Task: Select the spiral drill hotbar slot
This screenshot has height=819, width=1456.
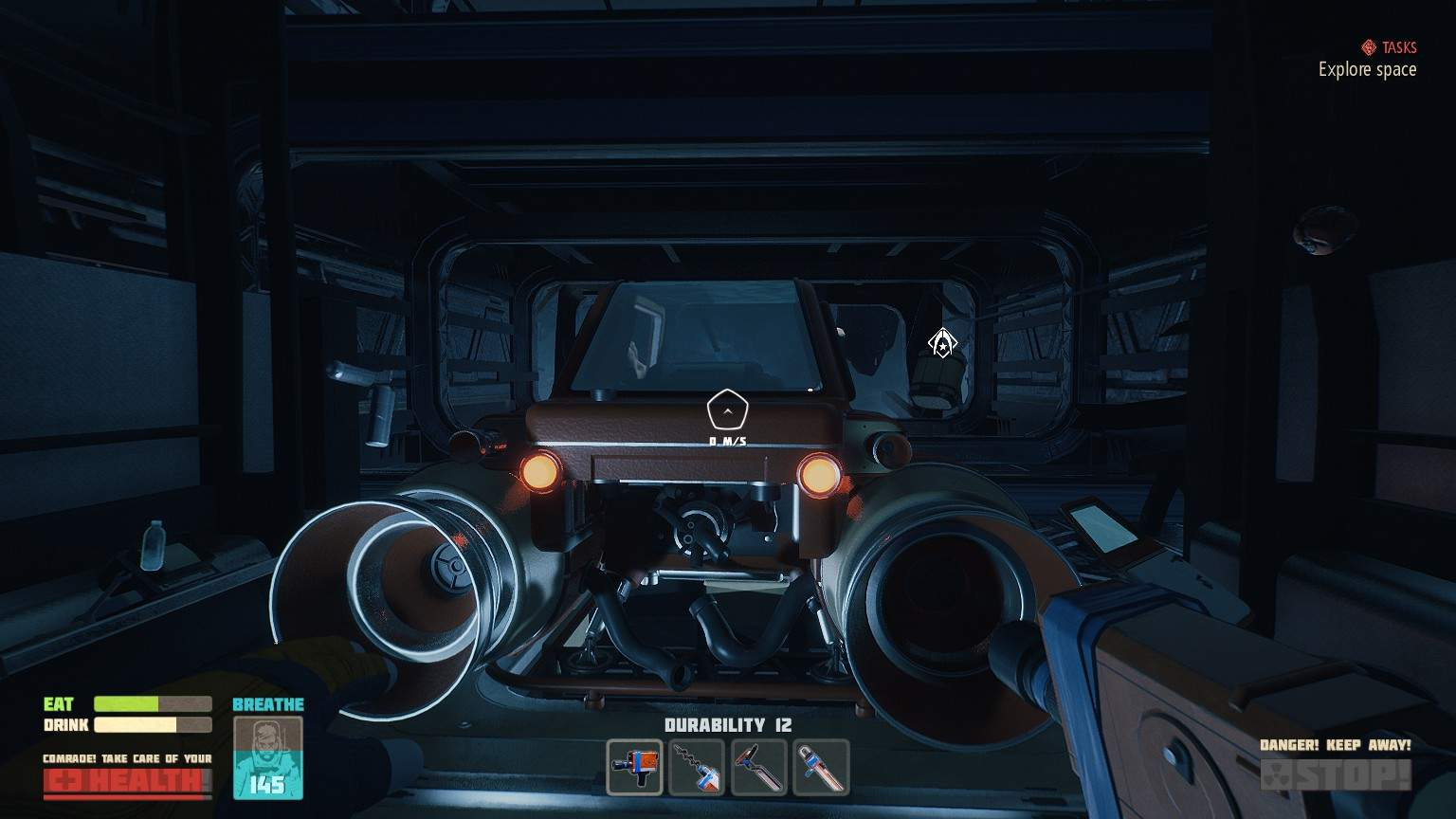Action: point(697,767)
